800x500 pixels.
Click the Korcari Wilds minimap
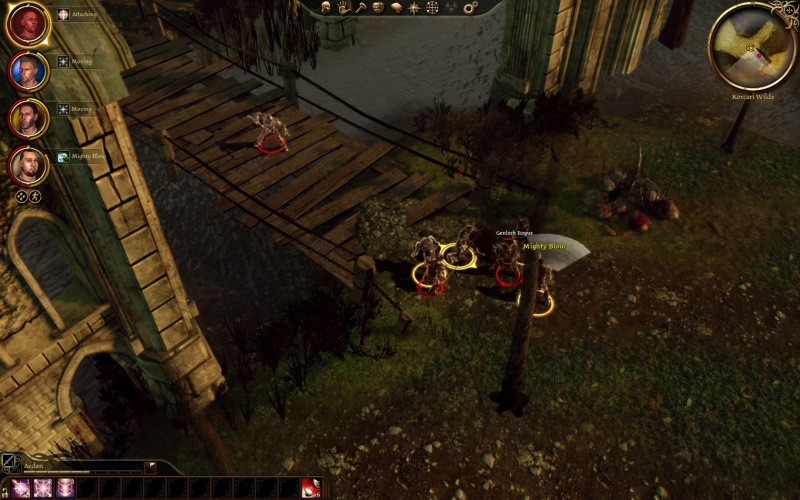coord(752,44)
